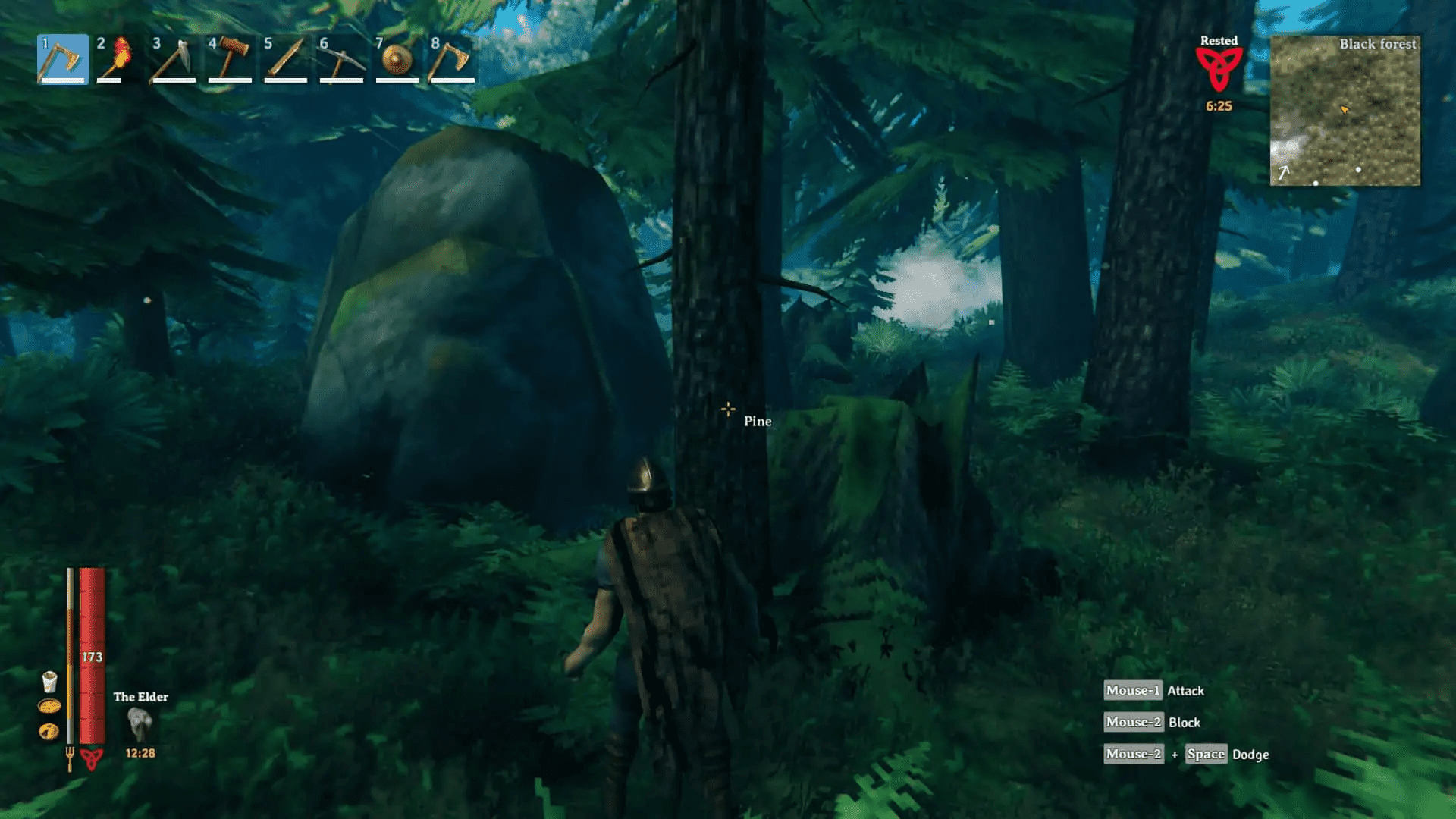The image size is (1456, 819).
Task: Select the wooden hammer hotbar slot
Action: 230,59
